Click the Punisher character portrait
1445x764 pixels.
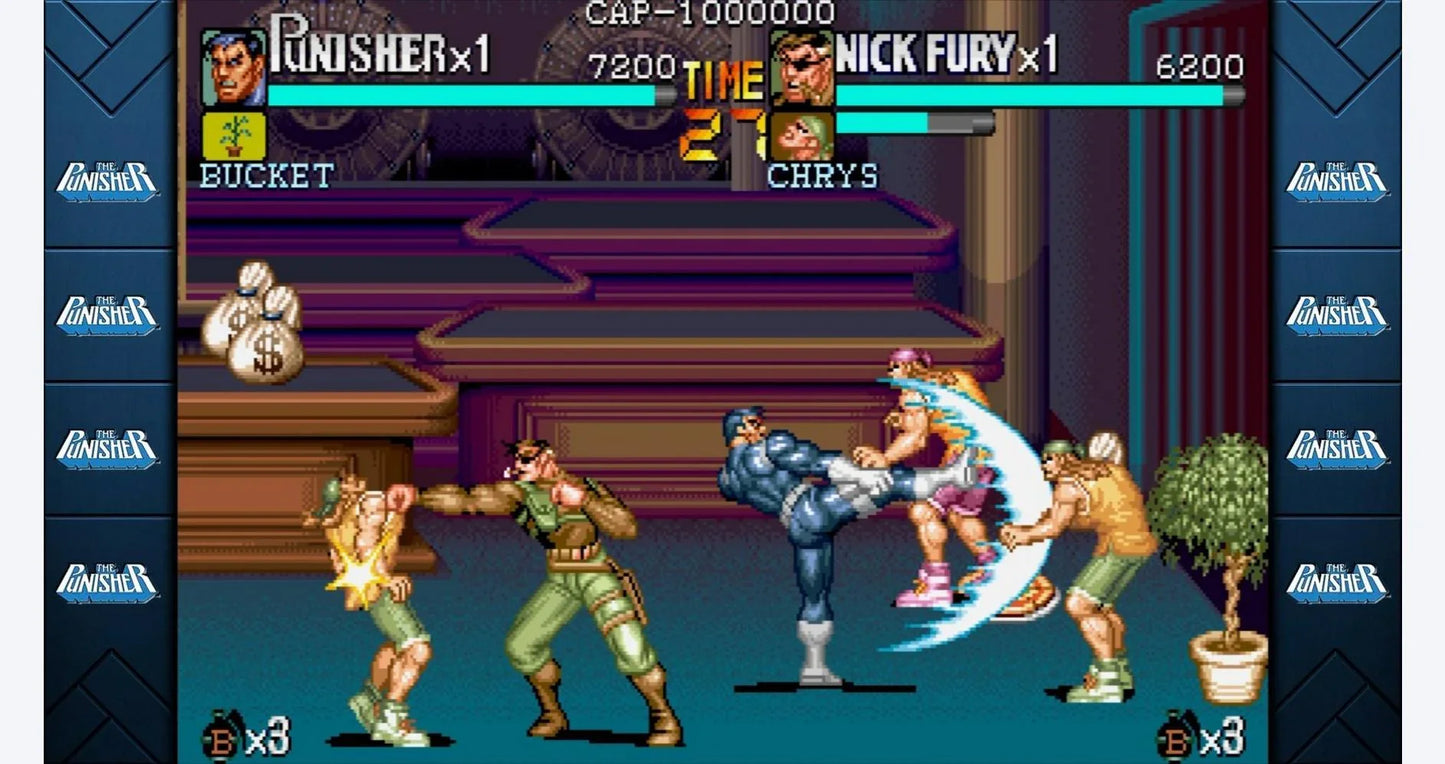click(233, 67)
